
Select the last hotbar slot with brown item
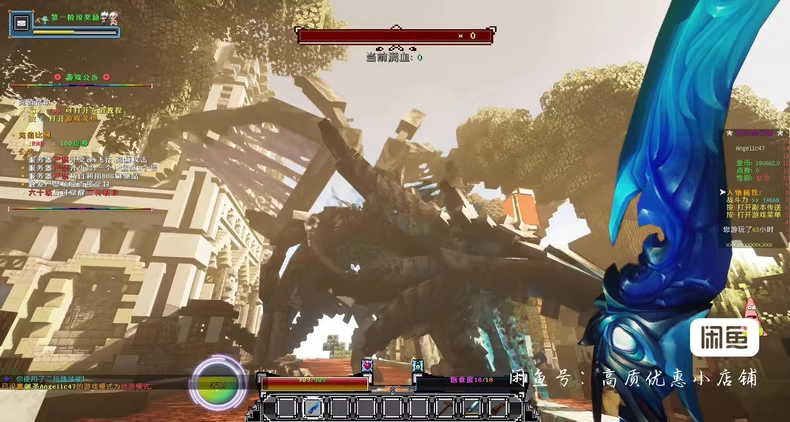click(x=496, y=407)
